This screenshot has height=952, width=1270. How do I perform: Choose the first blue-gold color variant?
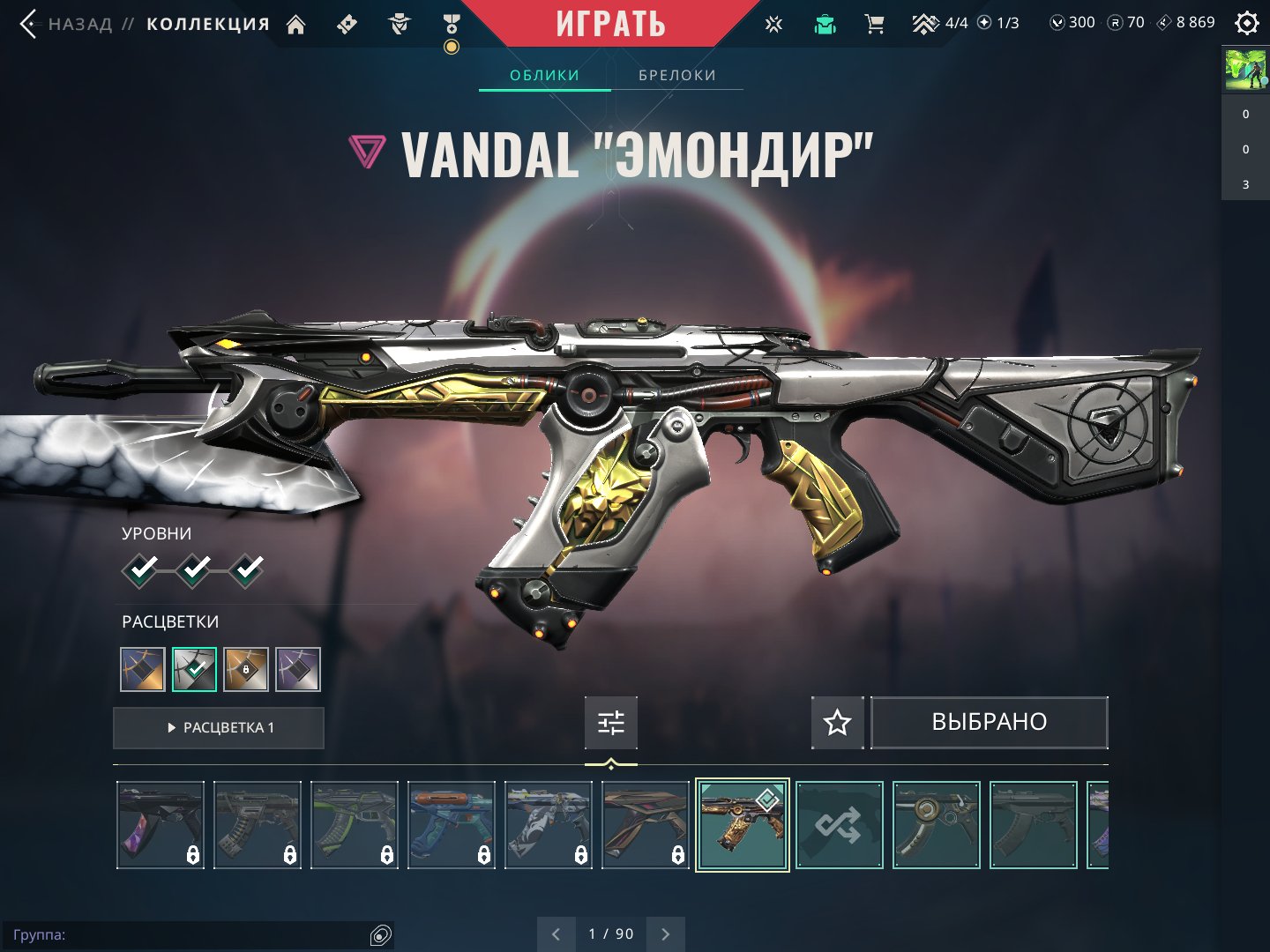click(143, 669)
